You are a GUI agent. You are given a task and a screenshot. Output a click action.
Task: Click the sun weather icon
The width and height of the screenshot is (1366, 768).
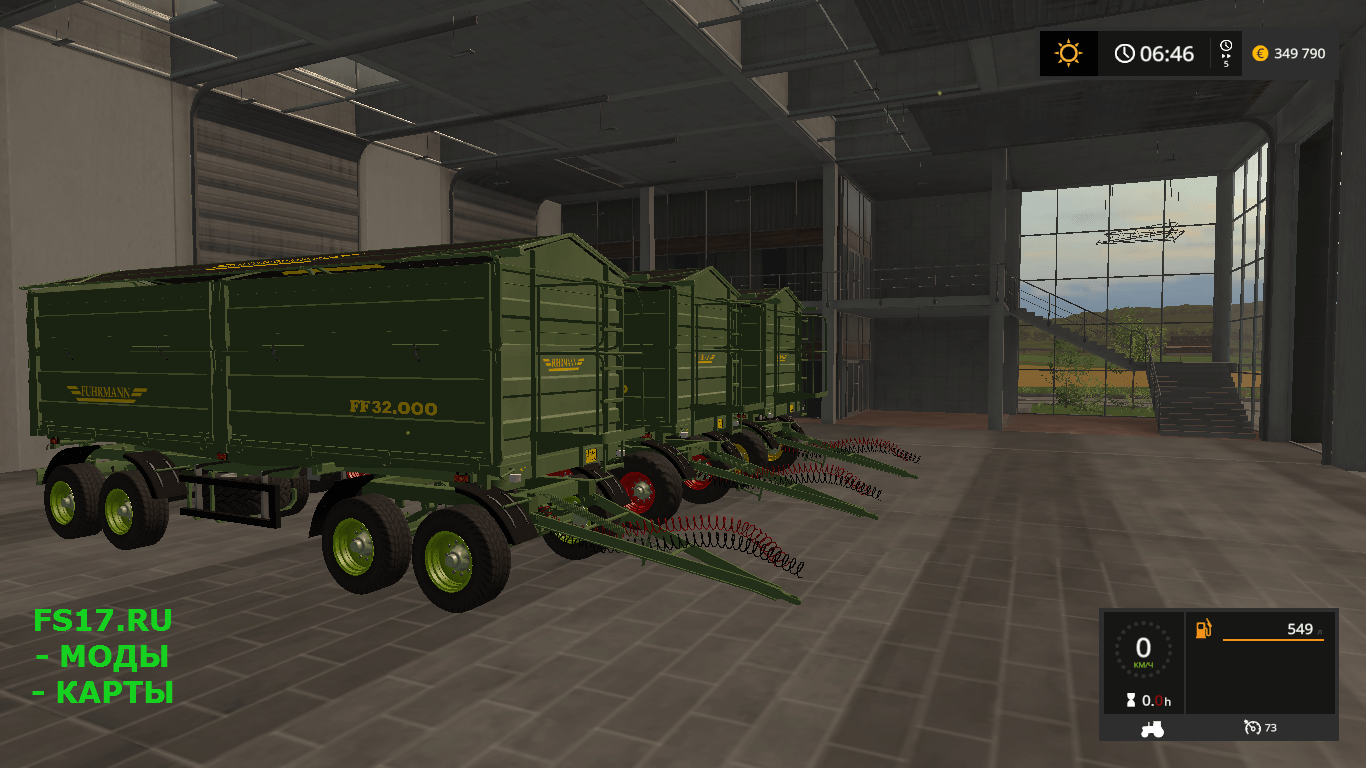(1068, 53)
